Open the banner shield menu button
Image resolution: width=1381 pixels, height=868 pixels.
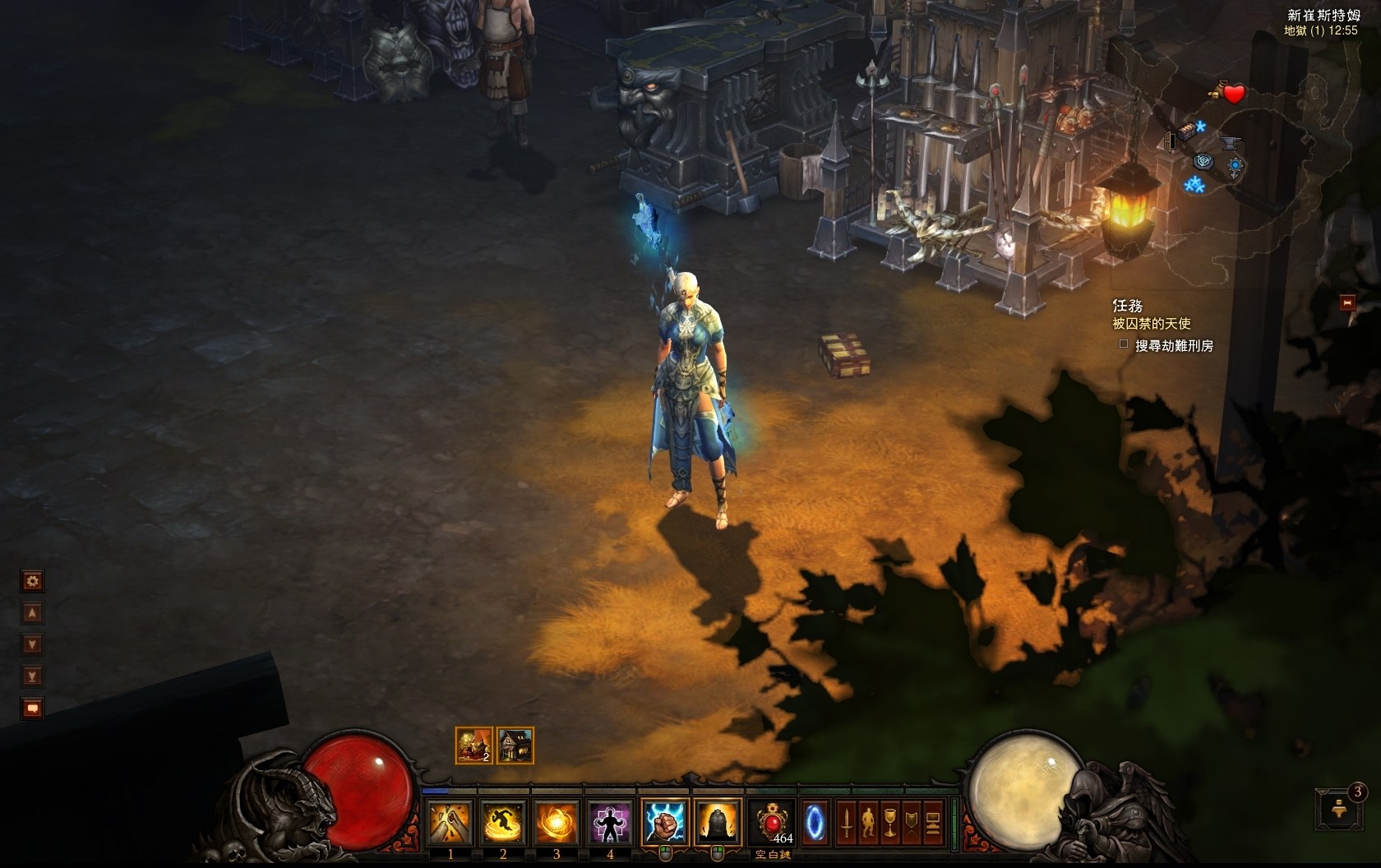911,822
